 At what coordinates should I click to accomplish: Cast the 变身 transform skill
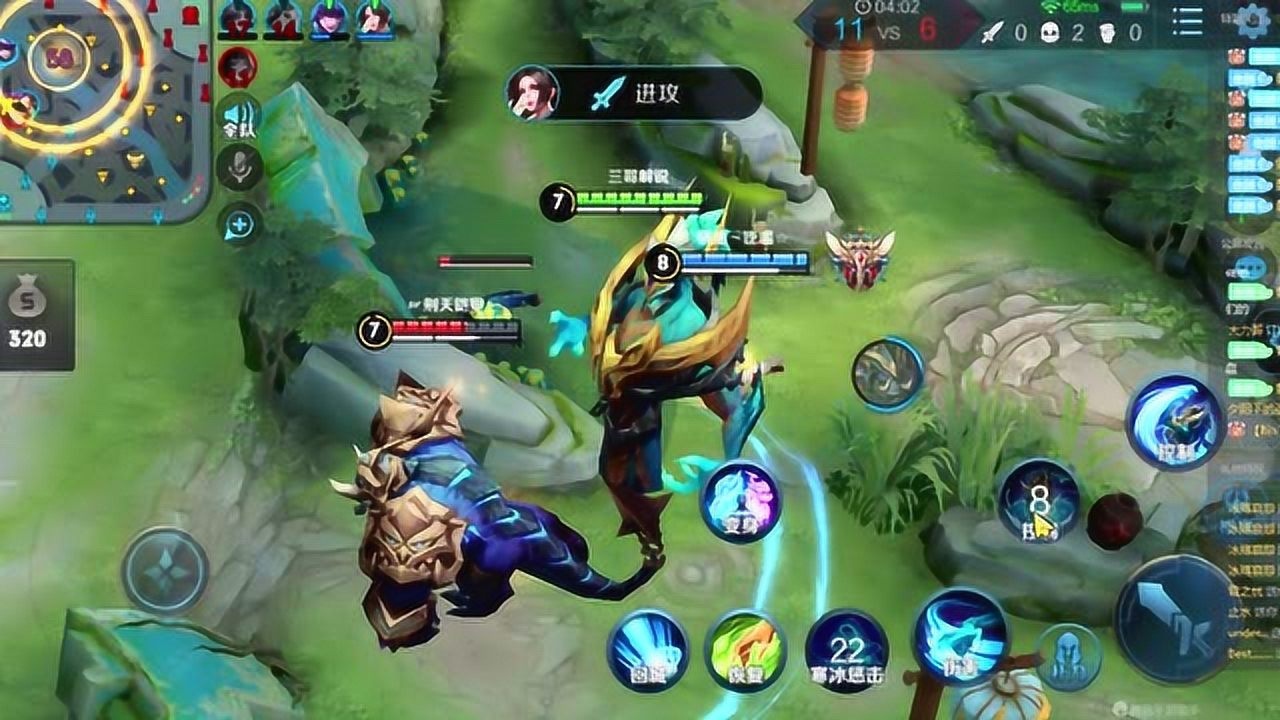pos(741,502)
